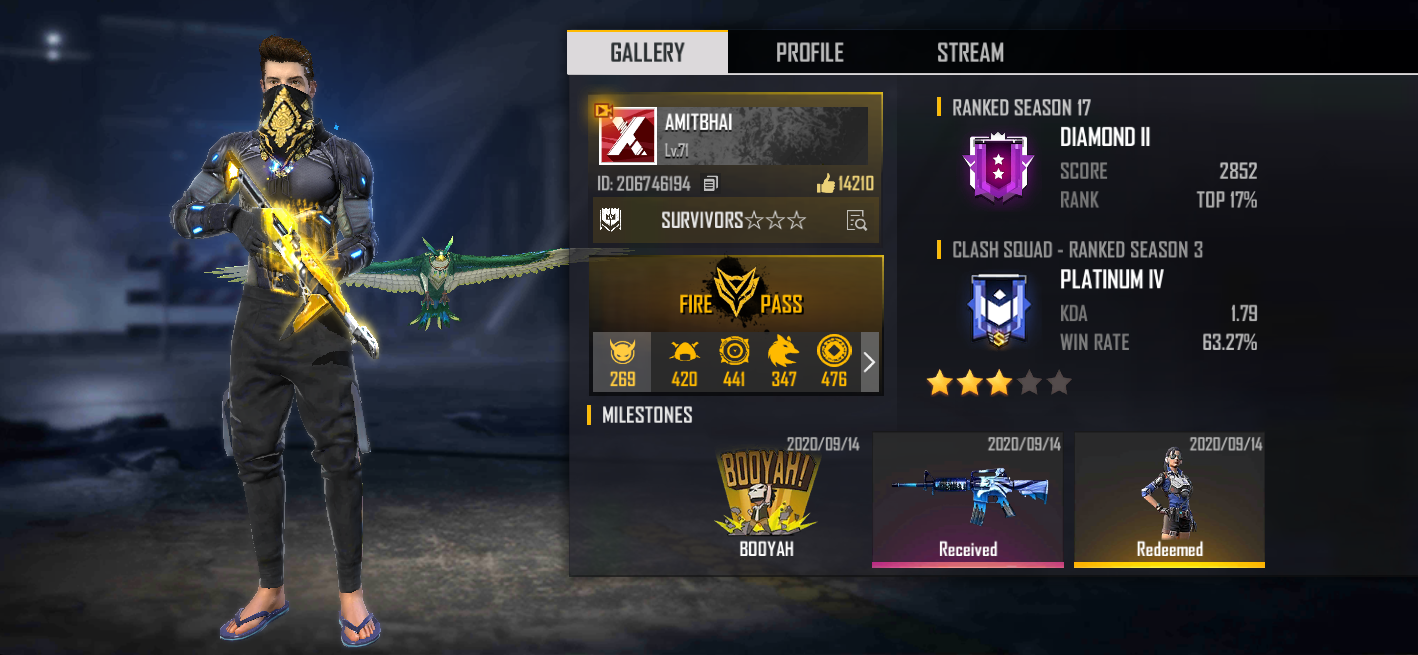Select the Fire Pass badge showing 269
The height and width of the screenshot is (655, 1418).
click(622, 362)
